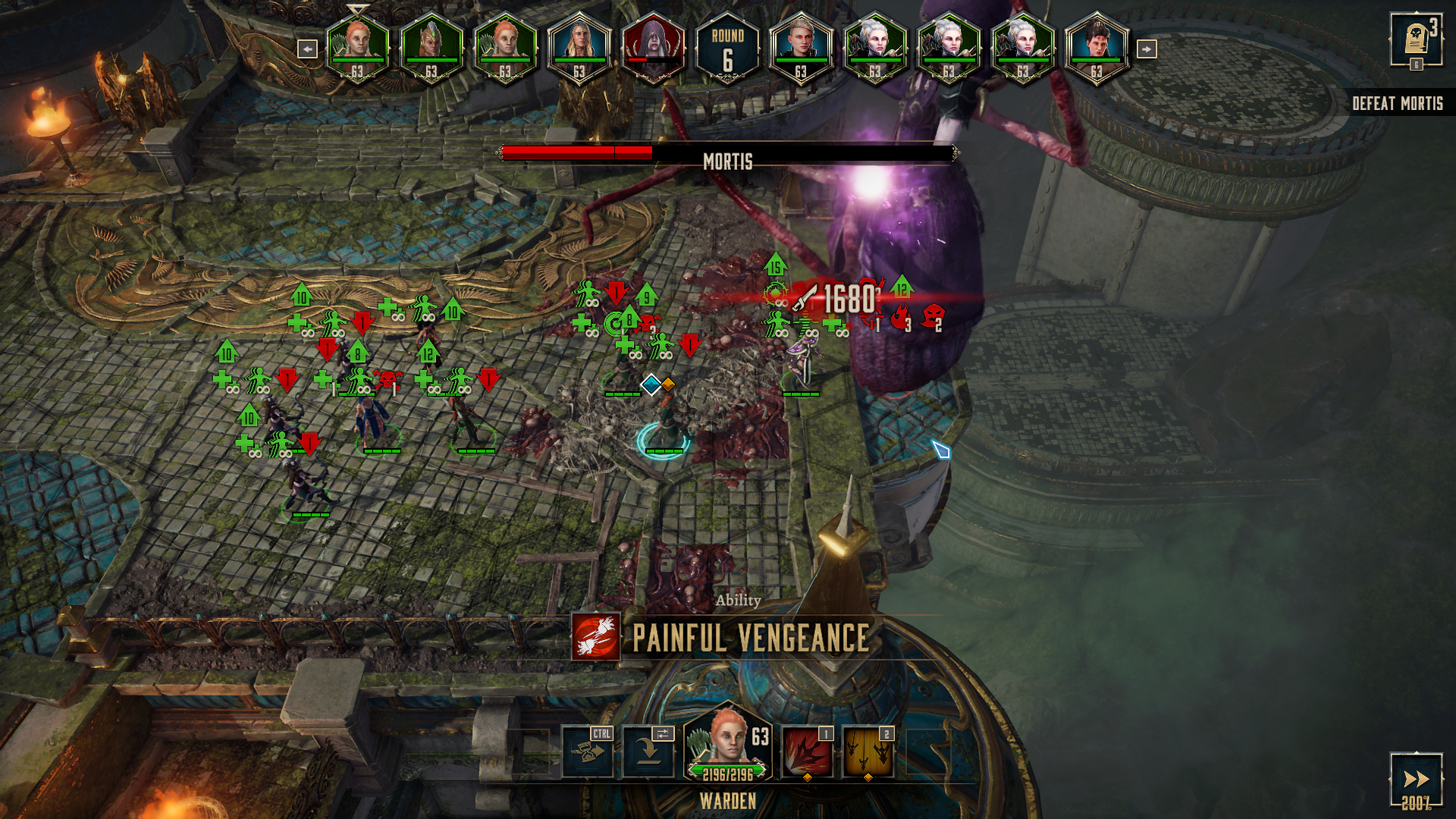Viewport: 1456px width, 819px height.
Task: Click the blonde long-haired hero portrait
Action: 579,47
